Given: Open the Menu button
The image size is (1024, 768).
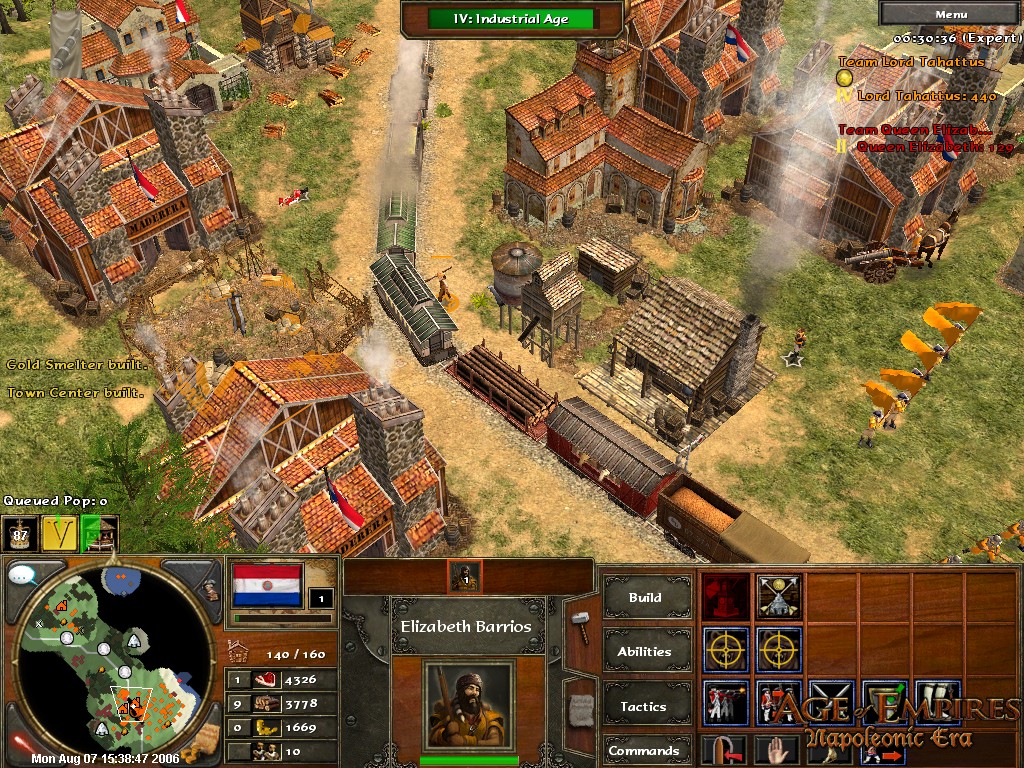Looking at the screenshot, I should pyautogui.click(x=950, y=14).
